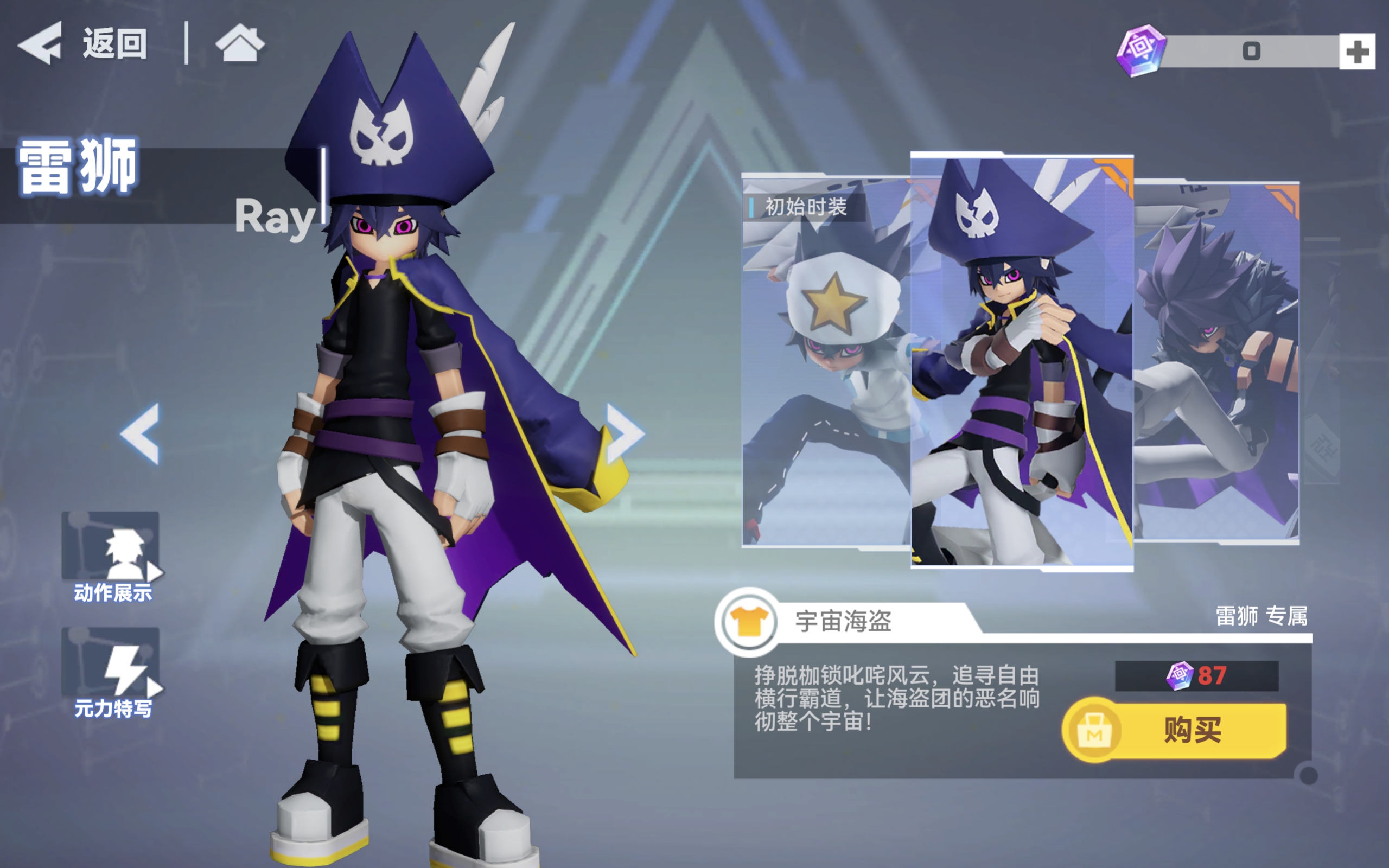Go back with the 返回 button

(83, 43)
